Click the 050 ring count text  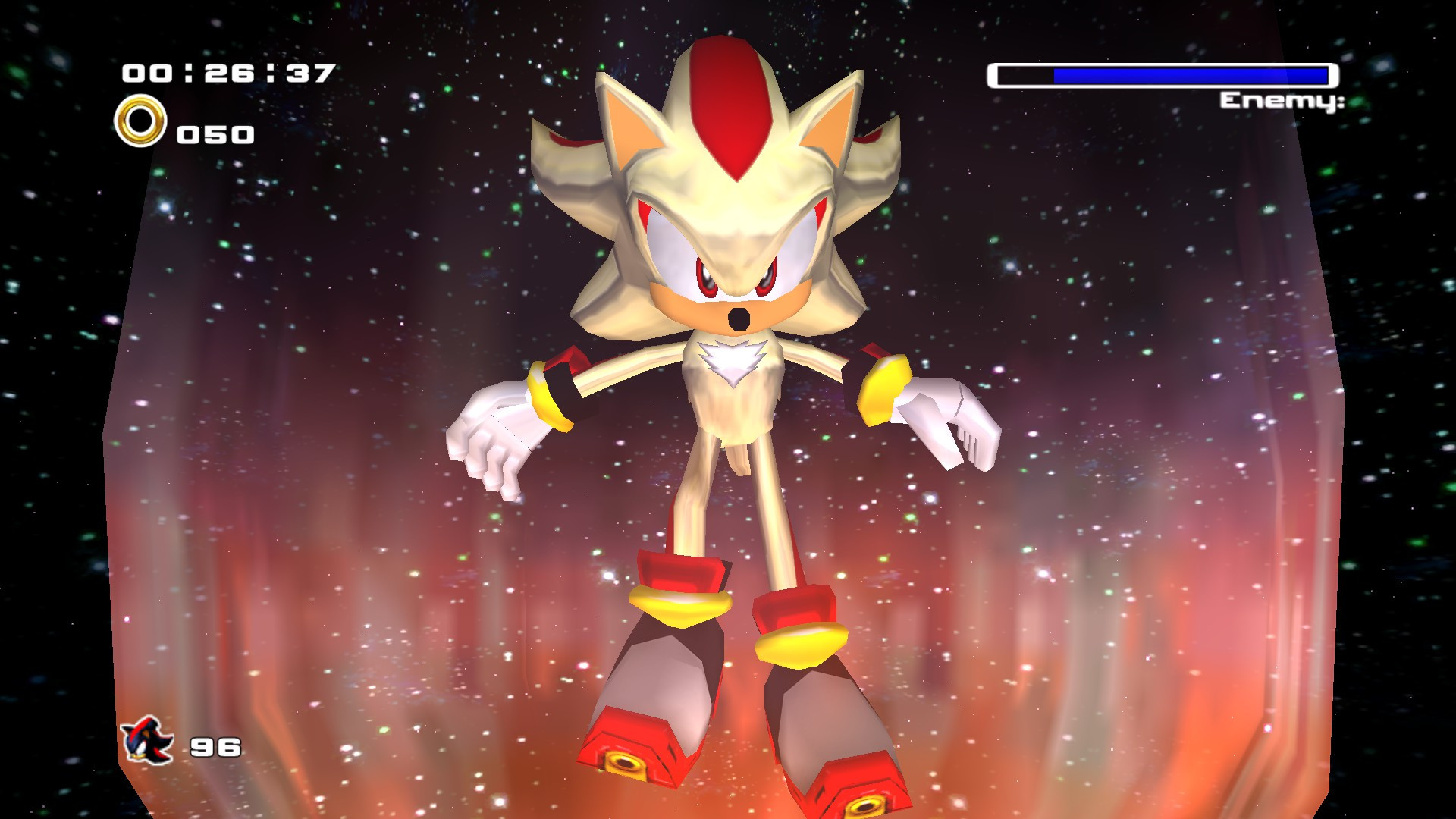point(216,135)
